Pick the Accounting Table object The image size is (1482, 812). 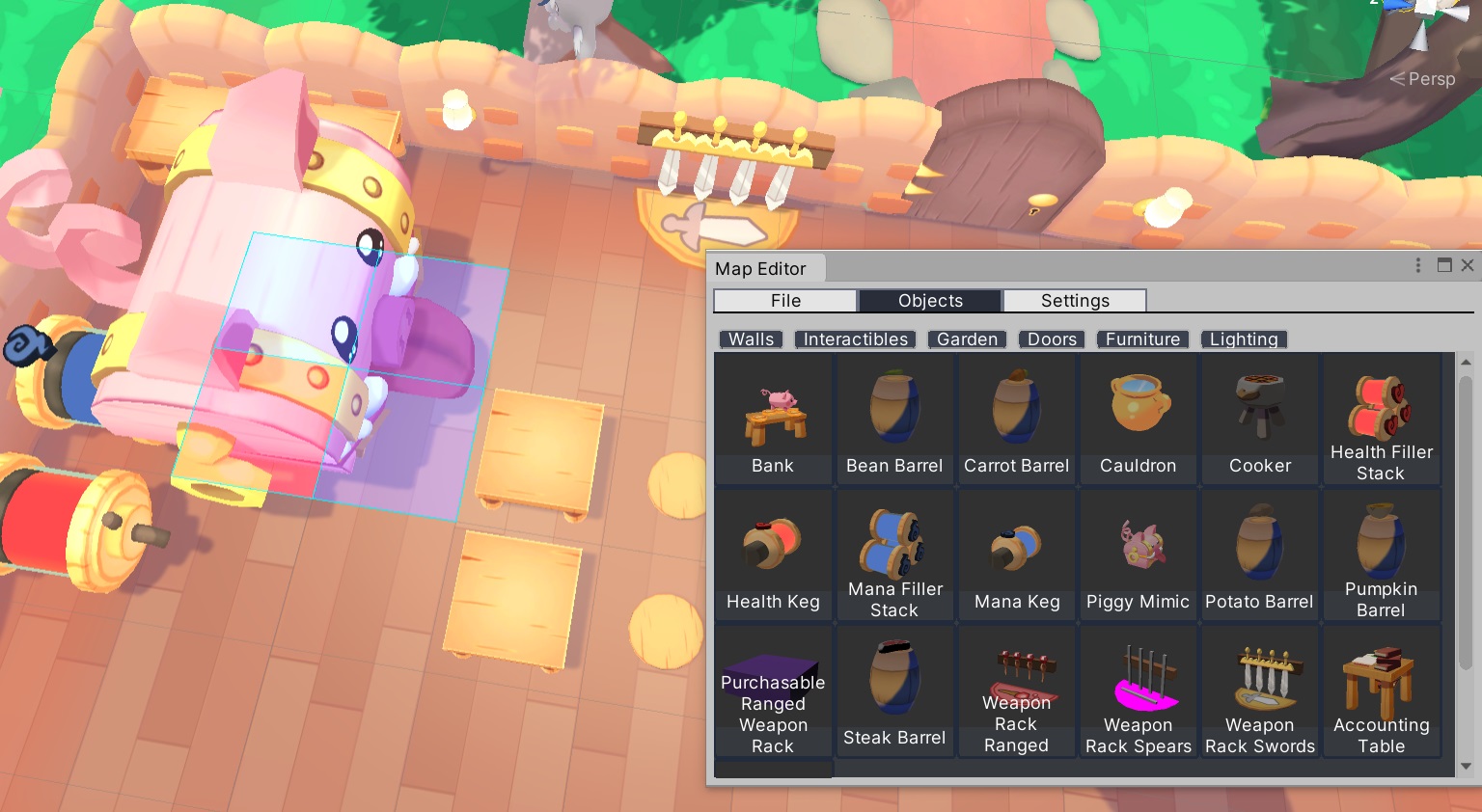(x=1381, y=691)
